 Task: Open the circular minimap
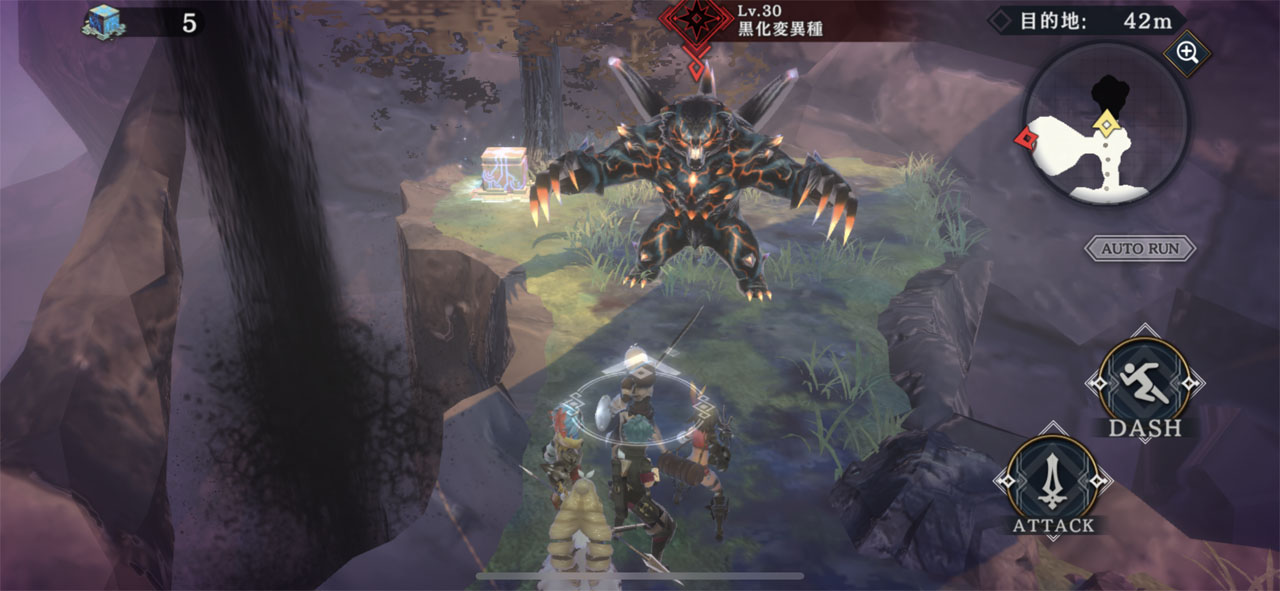(x=1104, y=127)
